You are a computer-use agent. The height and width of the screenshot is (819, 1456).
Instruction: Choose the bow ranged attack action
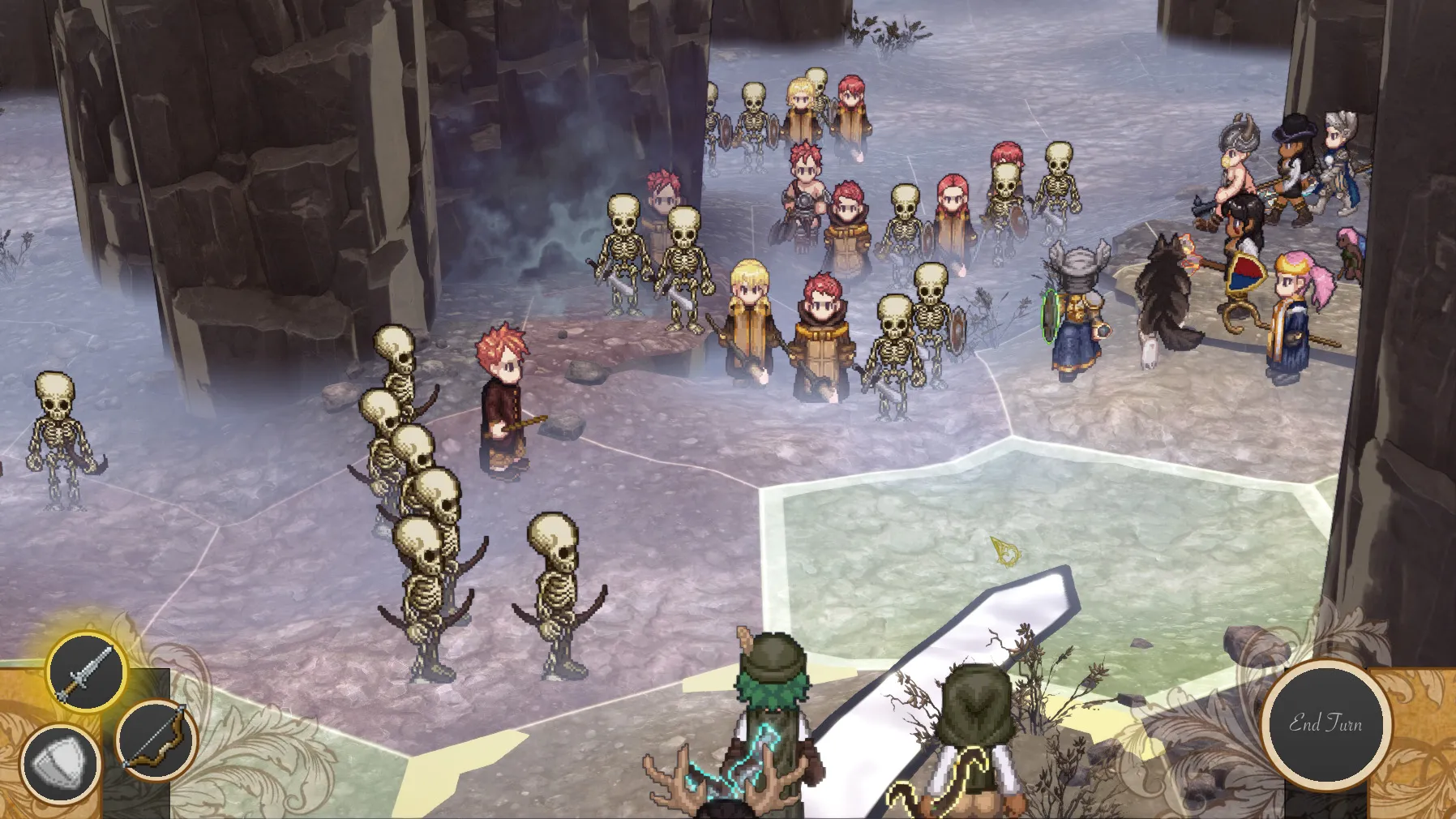click(156, 740)
